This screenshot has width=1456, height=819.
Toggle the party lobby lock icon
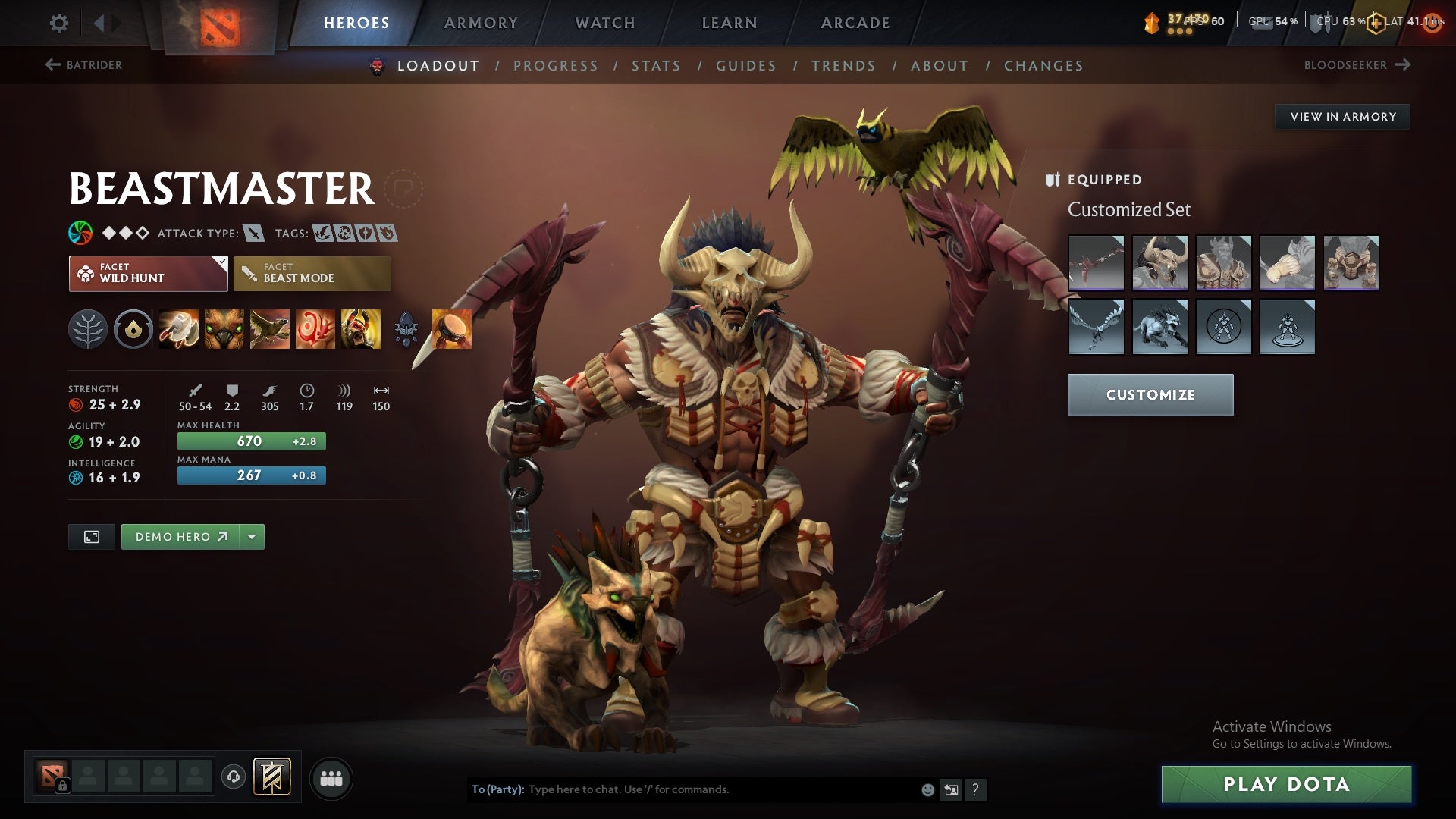[x=63, y=786]
